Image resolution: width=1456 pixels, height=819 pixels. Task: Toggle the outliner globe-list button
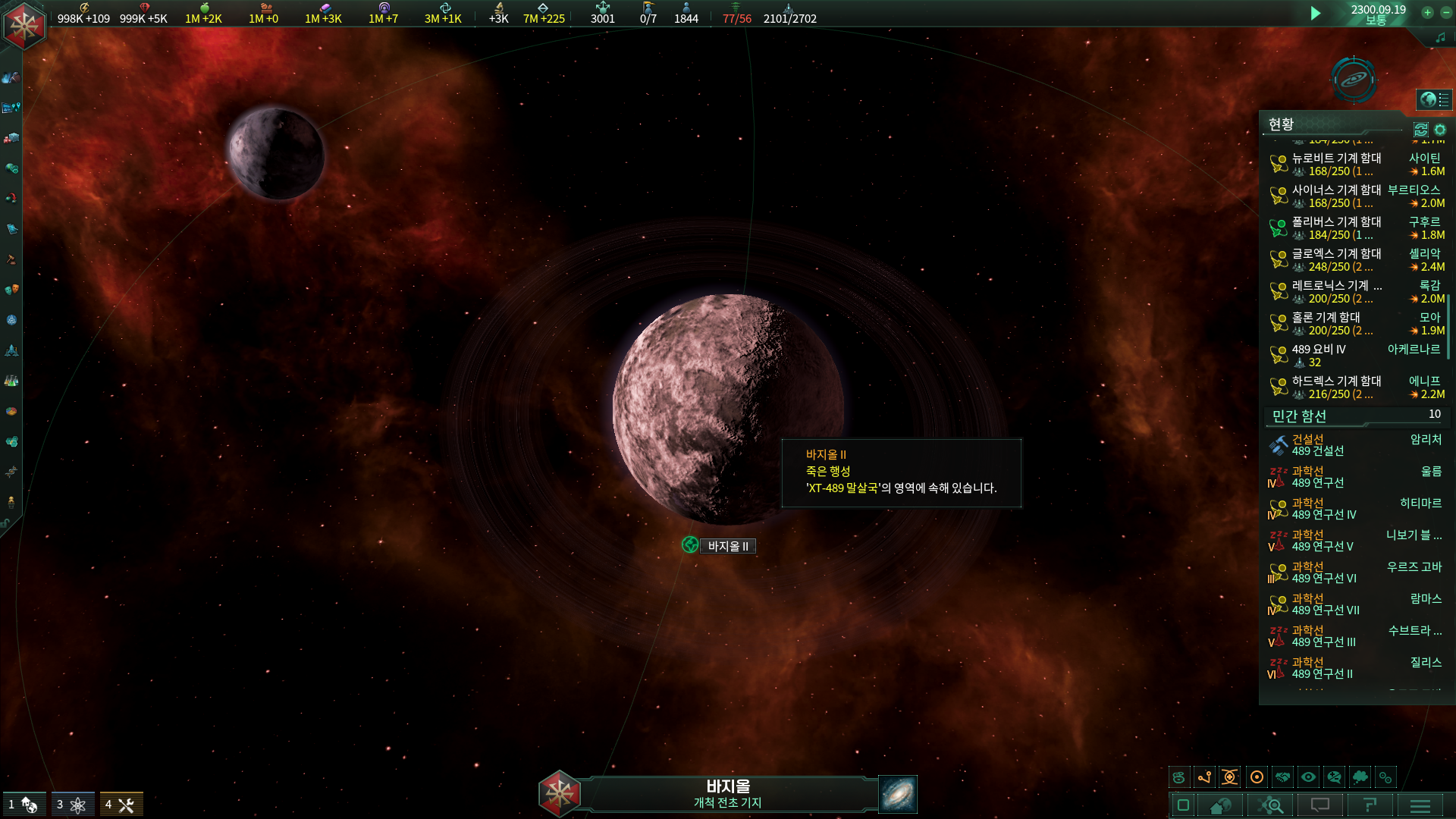tap(1434, 99)
